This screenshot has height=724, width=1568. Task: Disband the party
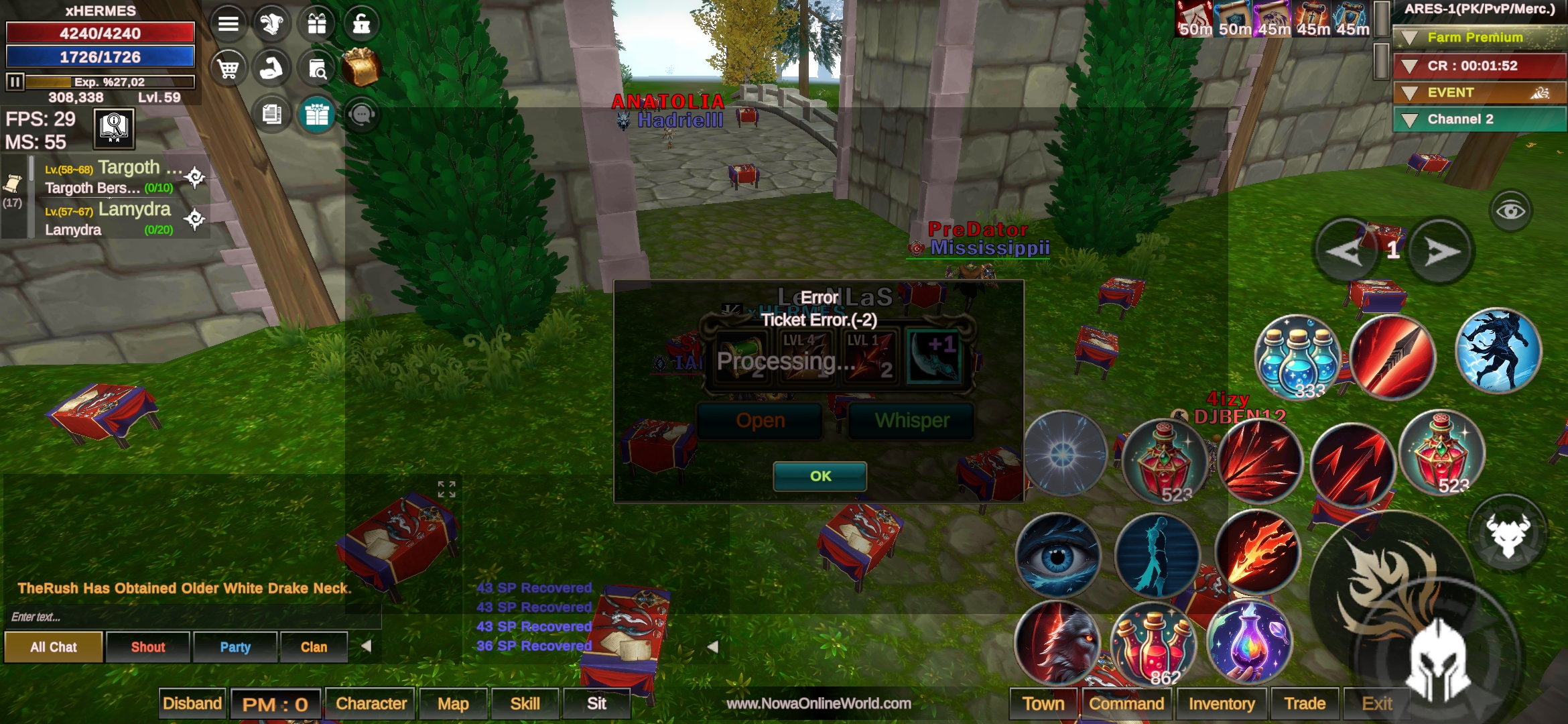click(x=192, y=703)
